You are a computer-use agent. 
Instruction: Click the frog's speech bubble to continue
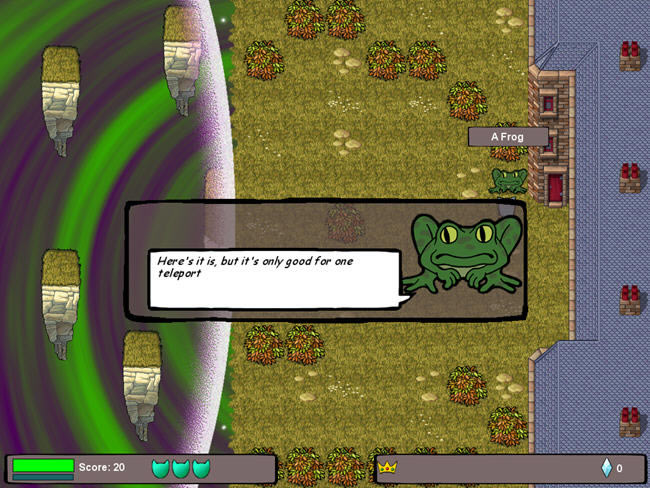coord(273,278)
